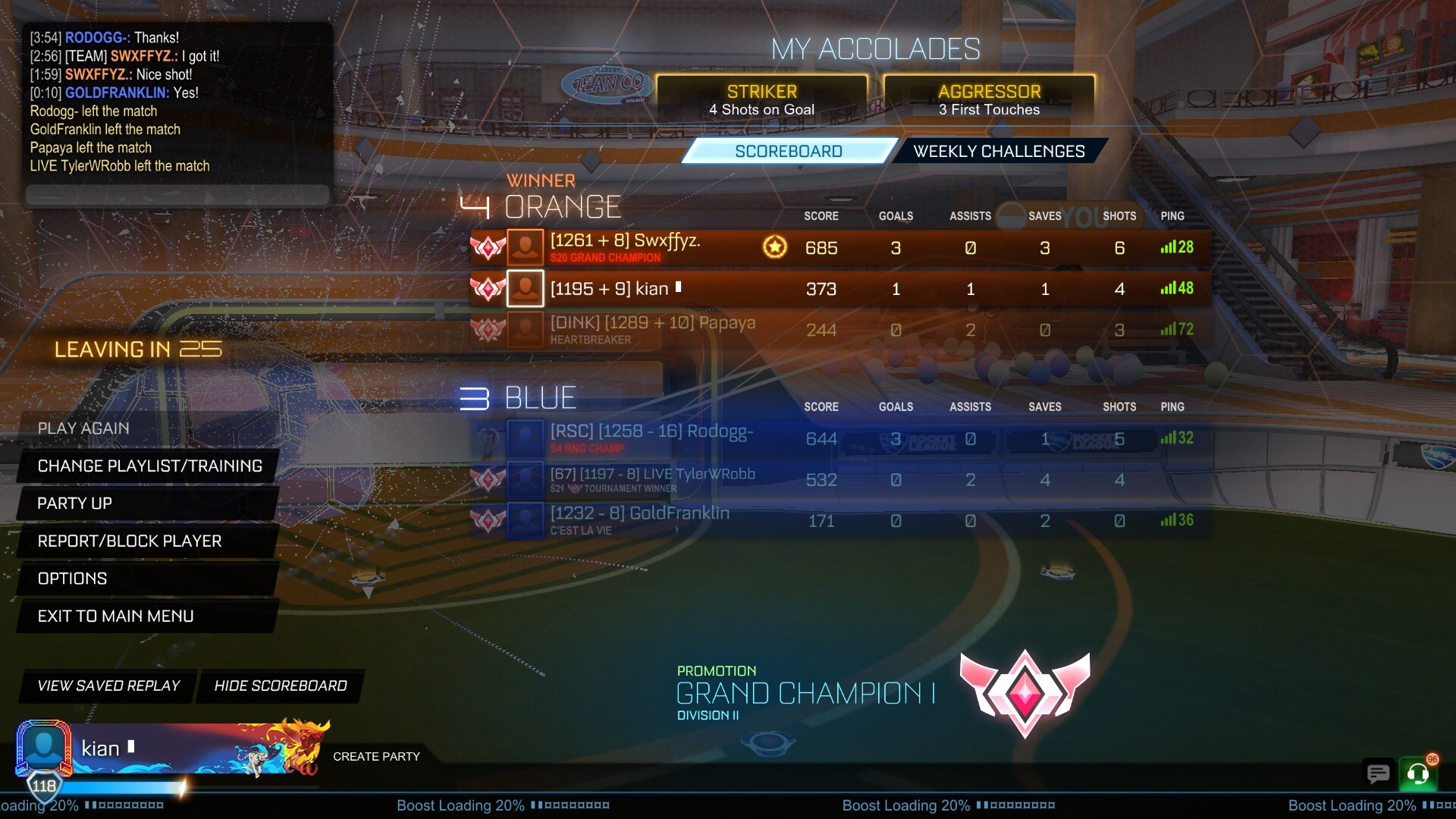Click Play Again

pyautogui.click(x=83, y=428)
